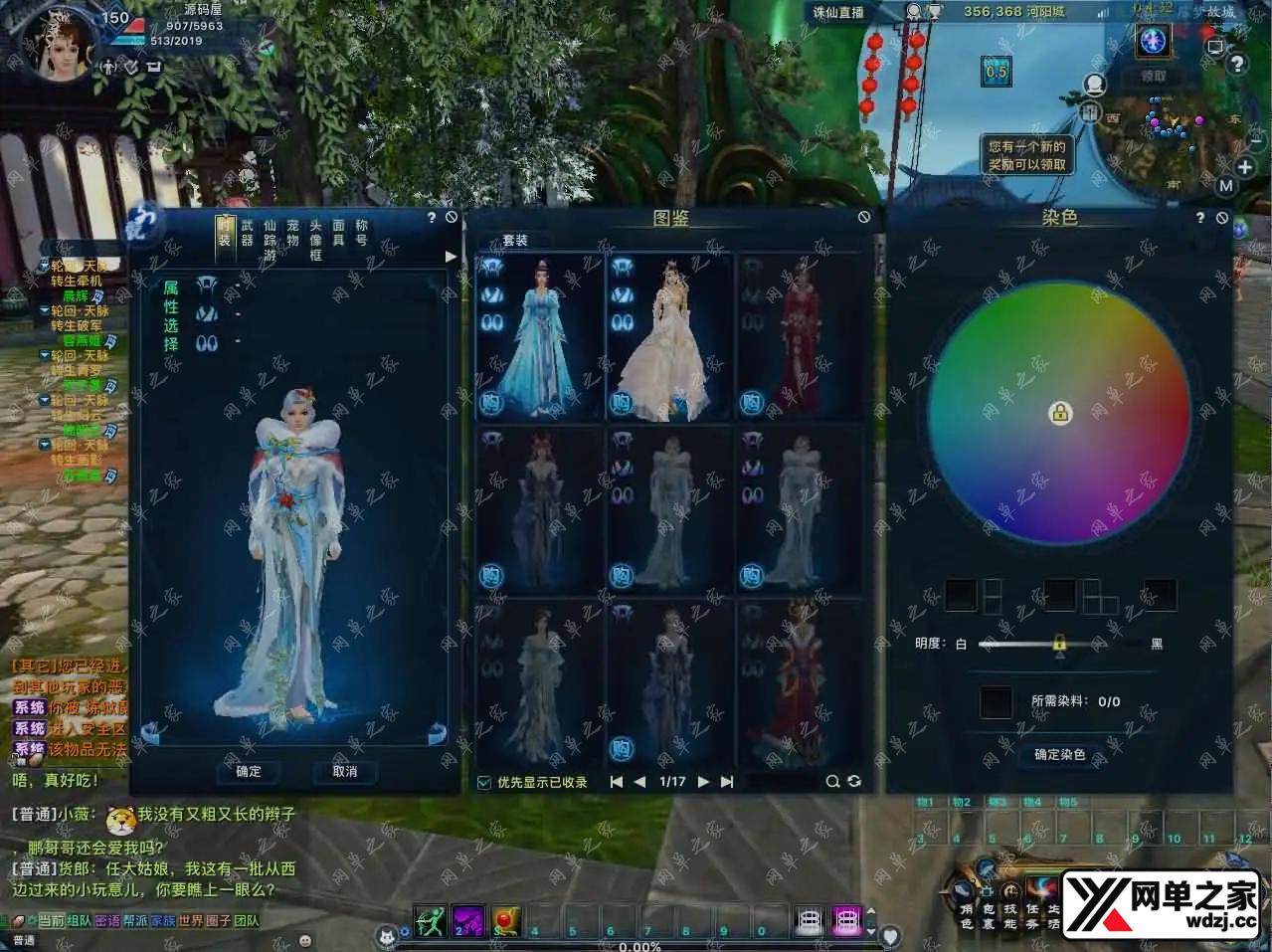Pick the white and gold gown thumbnail
The image size is (1272, 952).
click(668, 336)
